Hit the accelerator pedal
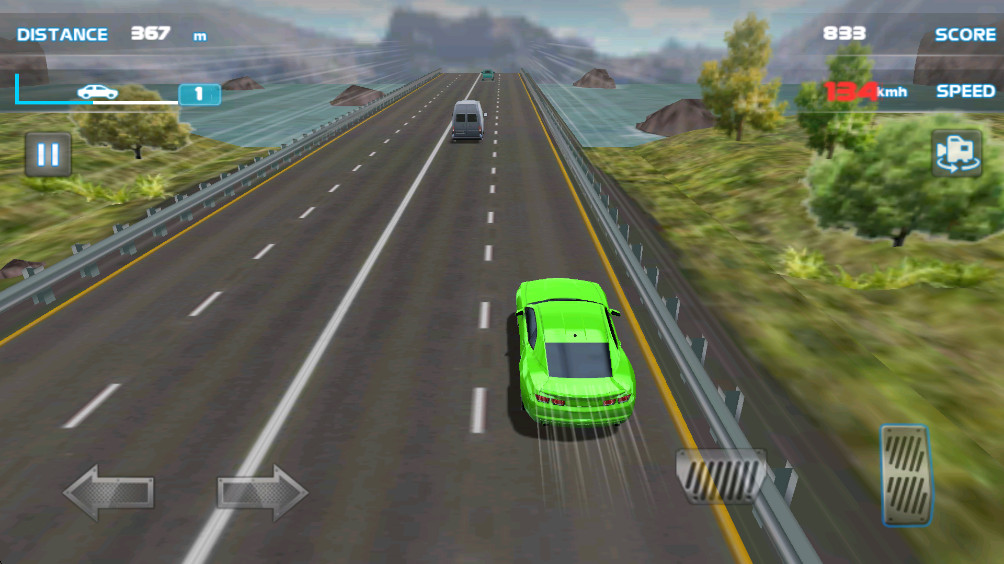This screenshot has height=564, width=1004. [906, 475]
